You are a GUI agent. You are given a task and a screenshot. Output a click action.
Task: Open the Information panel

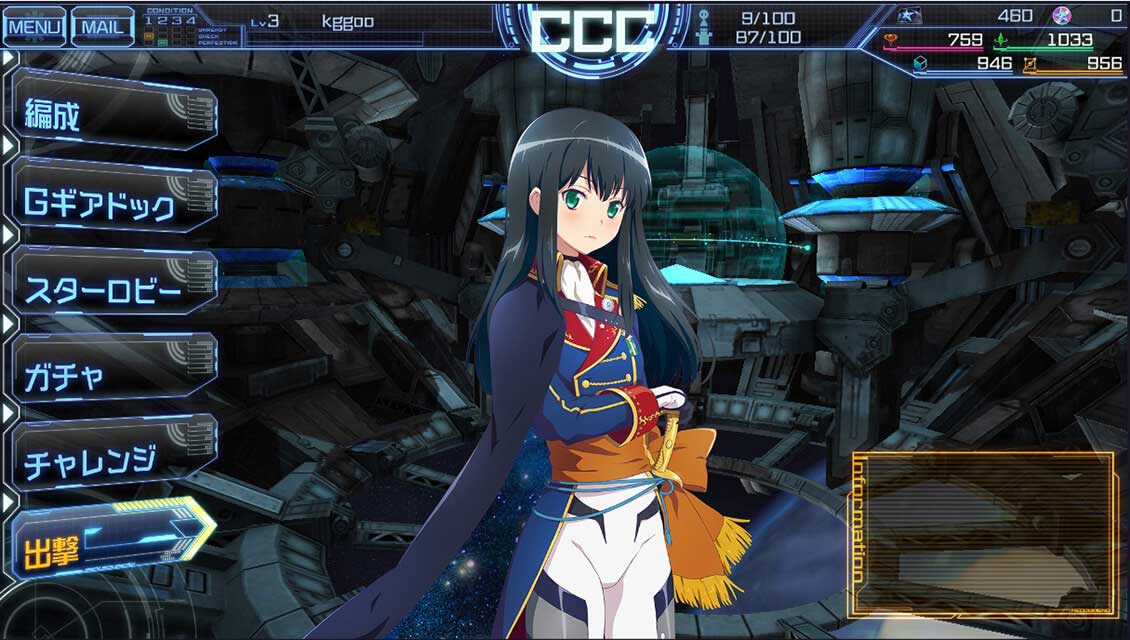click(x=985, y=535)
